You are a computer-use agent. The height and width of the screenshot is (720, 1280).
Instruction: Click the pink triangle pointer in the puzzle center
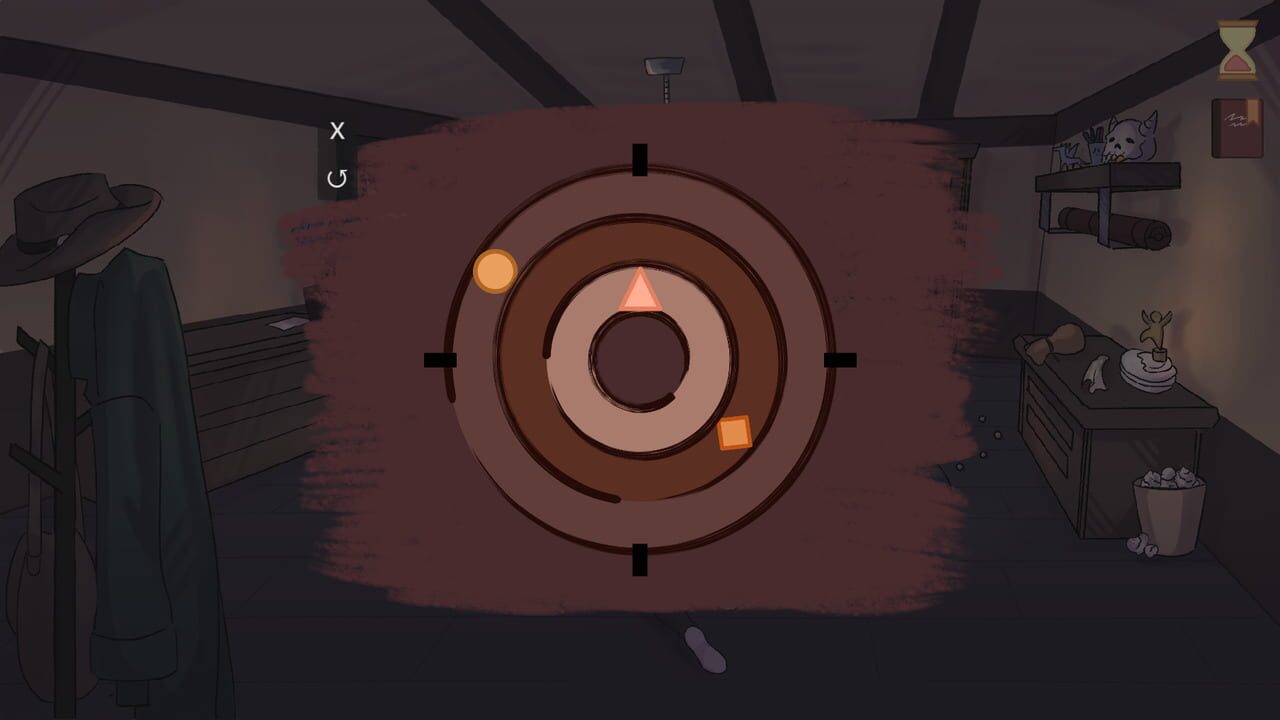click(640, 295)
